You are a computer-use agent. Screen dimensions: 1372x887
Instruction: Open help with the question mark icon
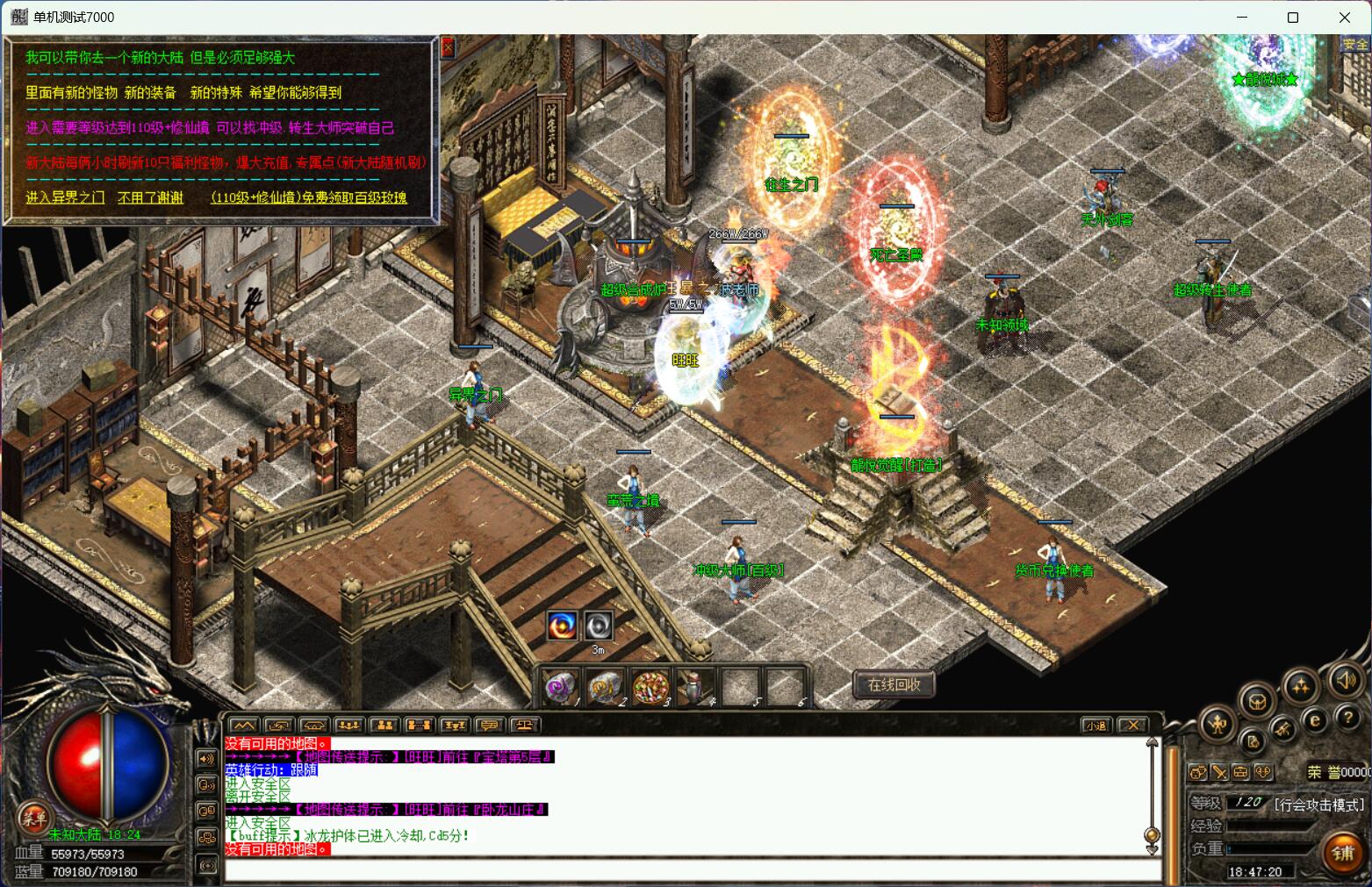[1348, 718]
